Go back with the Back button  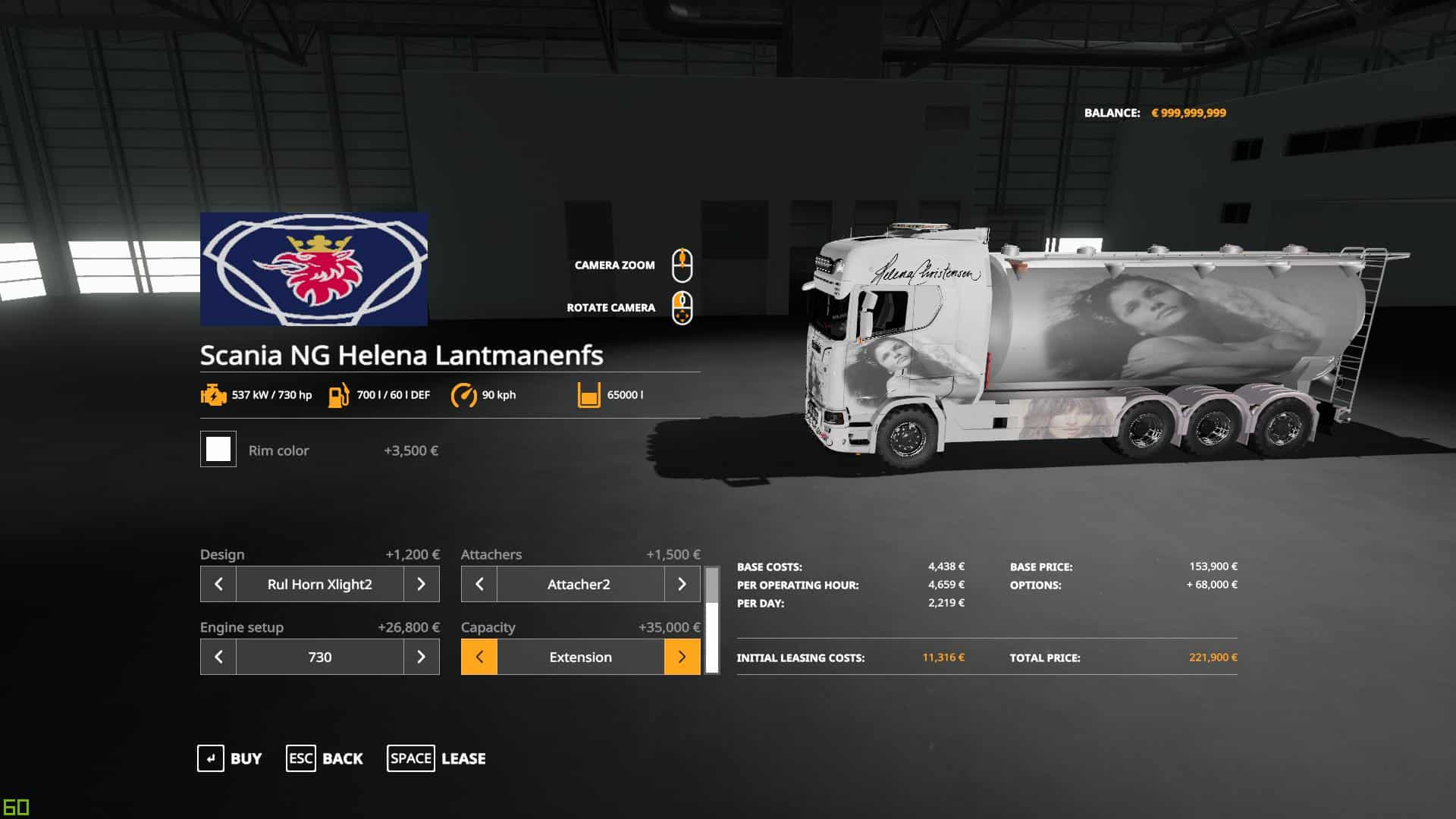(325, 758)
